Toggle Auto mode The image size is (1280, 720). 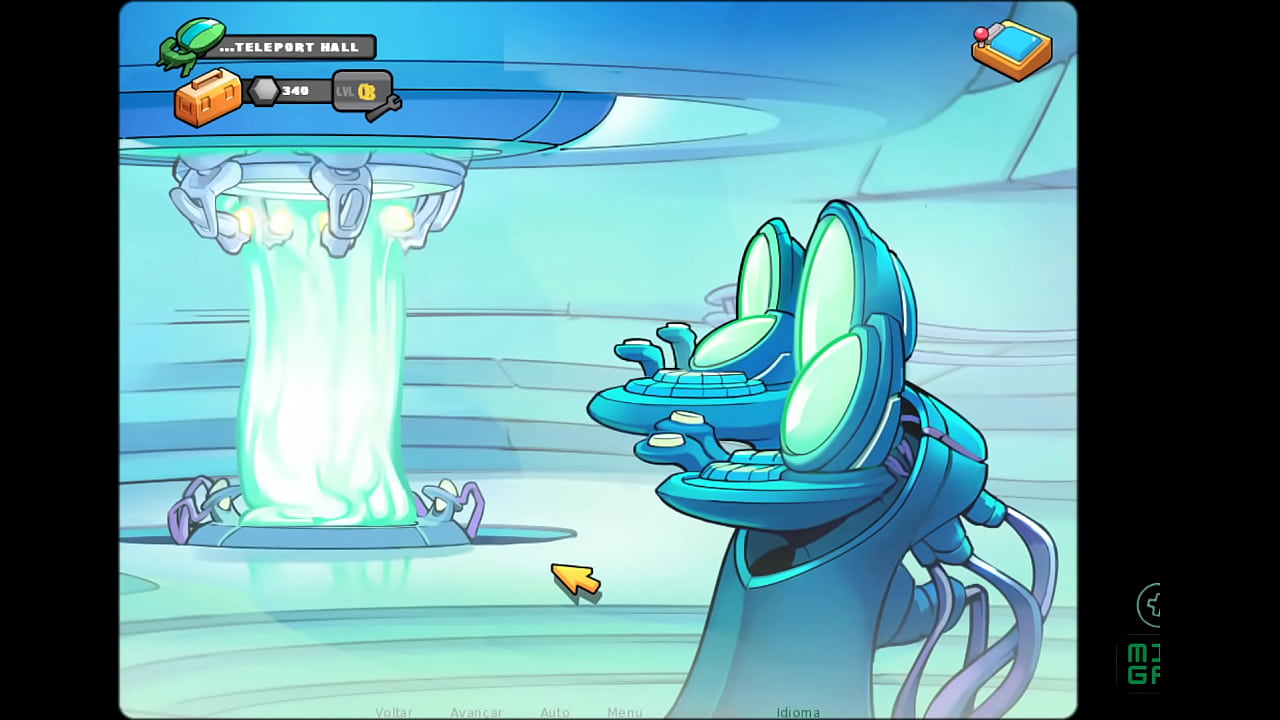tap(555, 712)
